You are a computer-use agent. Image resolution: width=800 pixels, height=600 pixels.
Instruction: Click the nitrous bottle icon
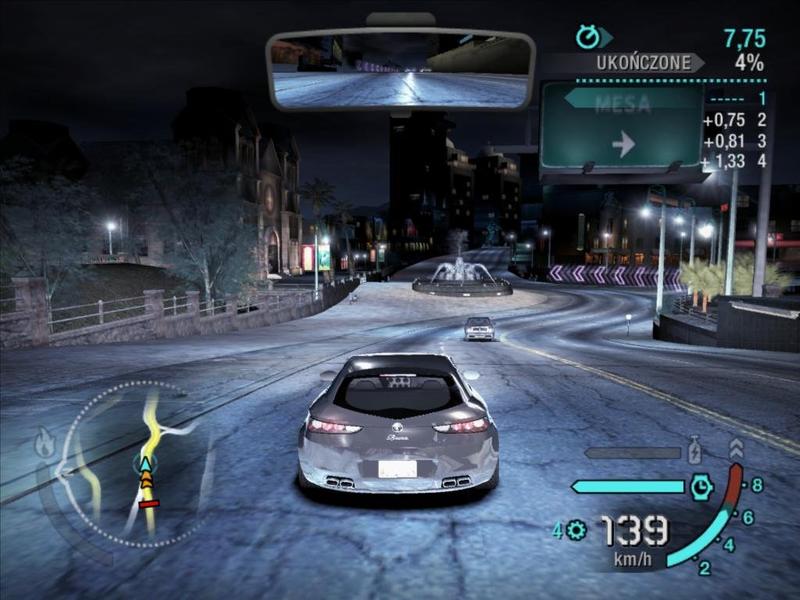(696, 451)
